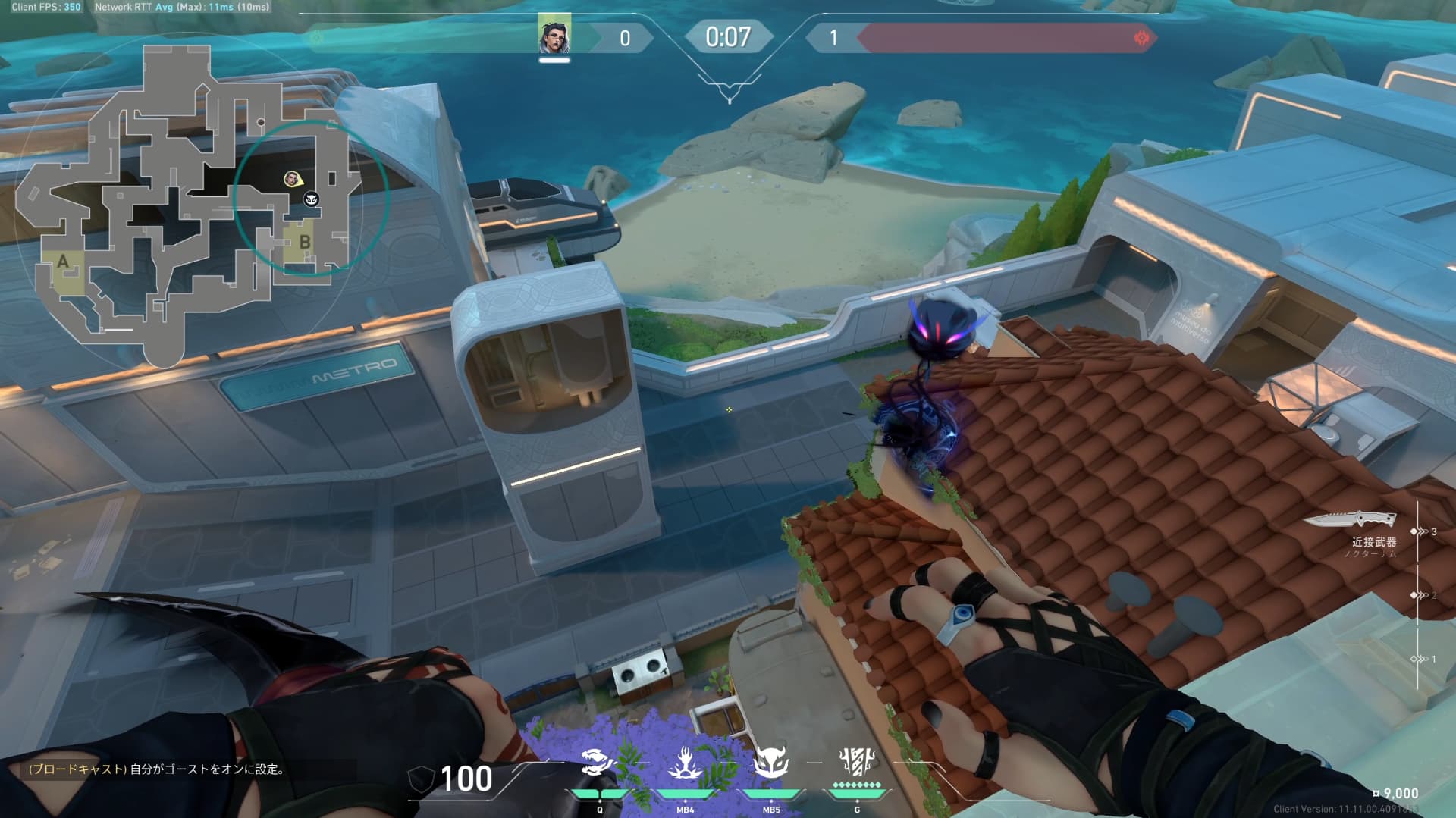Image resolution: width=1456 pixels, height=818 pixels.
Task: Select the B site marker on the minimap
Action: pyautogui.click(x=305, y=243)
